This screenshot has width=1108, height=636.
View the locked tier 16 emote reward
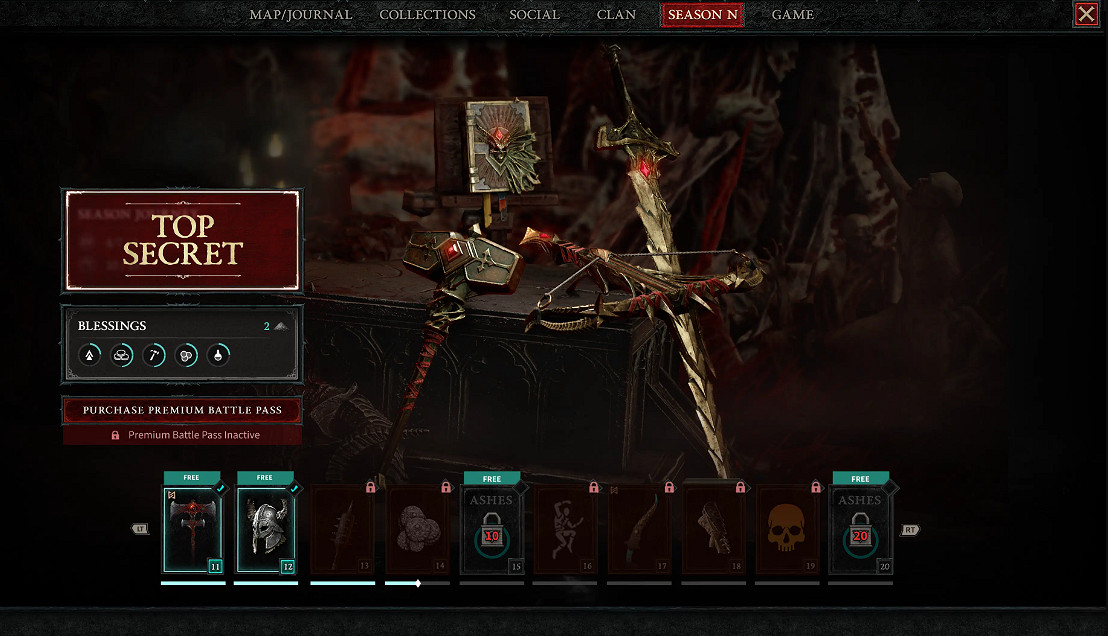click(564, 530)
